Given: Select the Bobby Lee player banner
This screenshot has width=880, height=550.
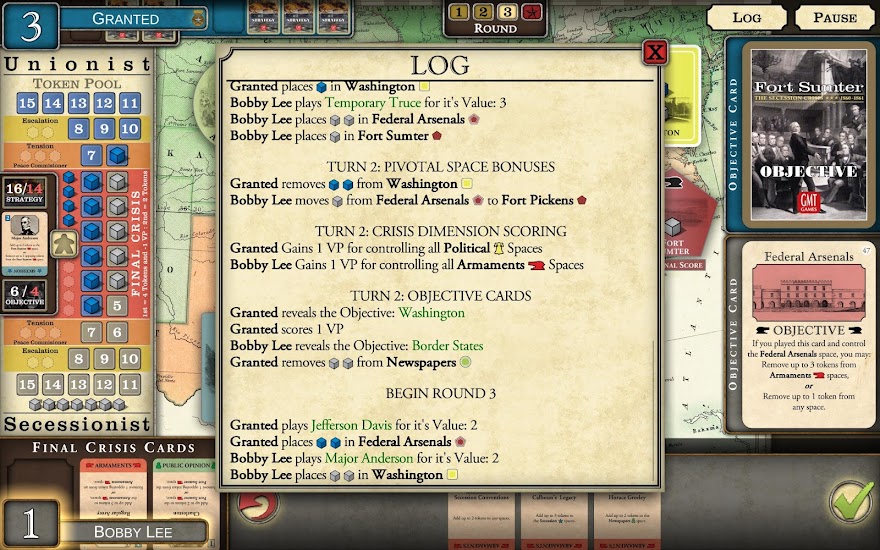Looking at the screenshot, I should (132, 531).
